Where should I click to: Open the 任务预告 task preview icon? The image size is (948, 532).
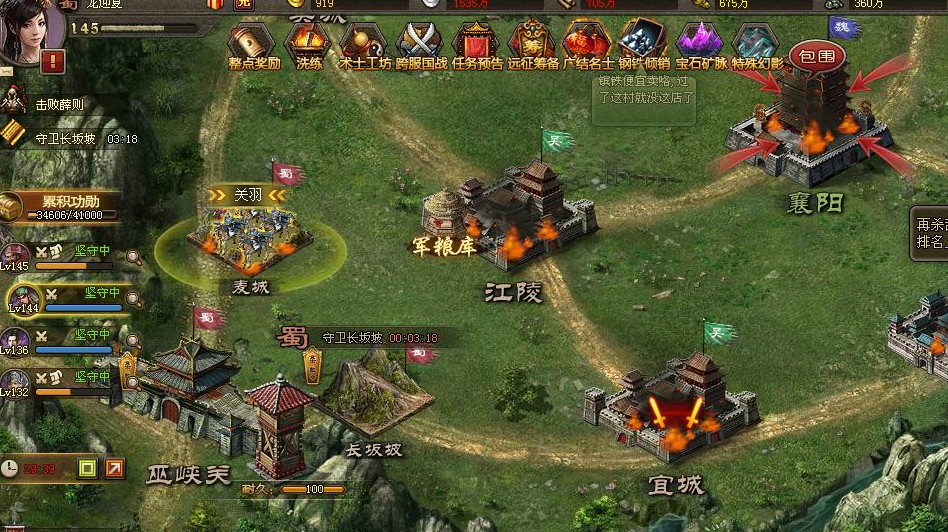coord(476,43)
